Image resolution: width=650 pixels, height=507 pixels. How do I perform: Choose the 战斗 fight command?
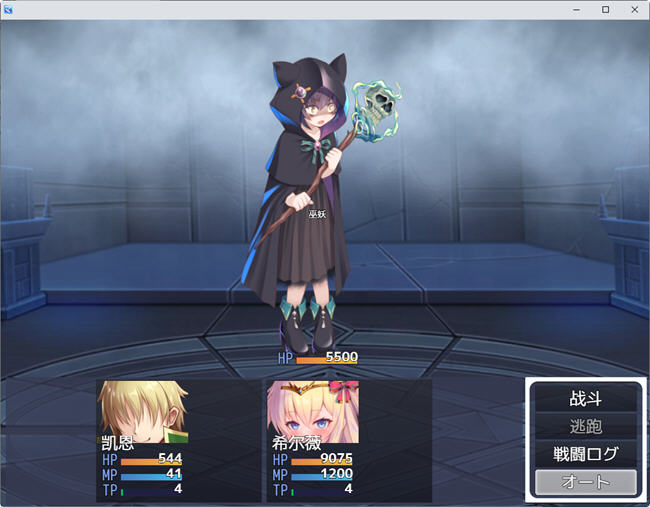[x=585, y=398]
